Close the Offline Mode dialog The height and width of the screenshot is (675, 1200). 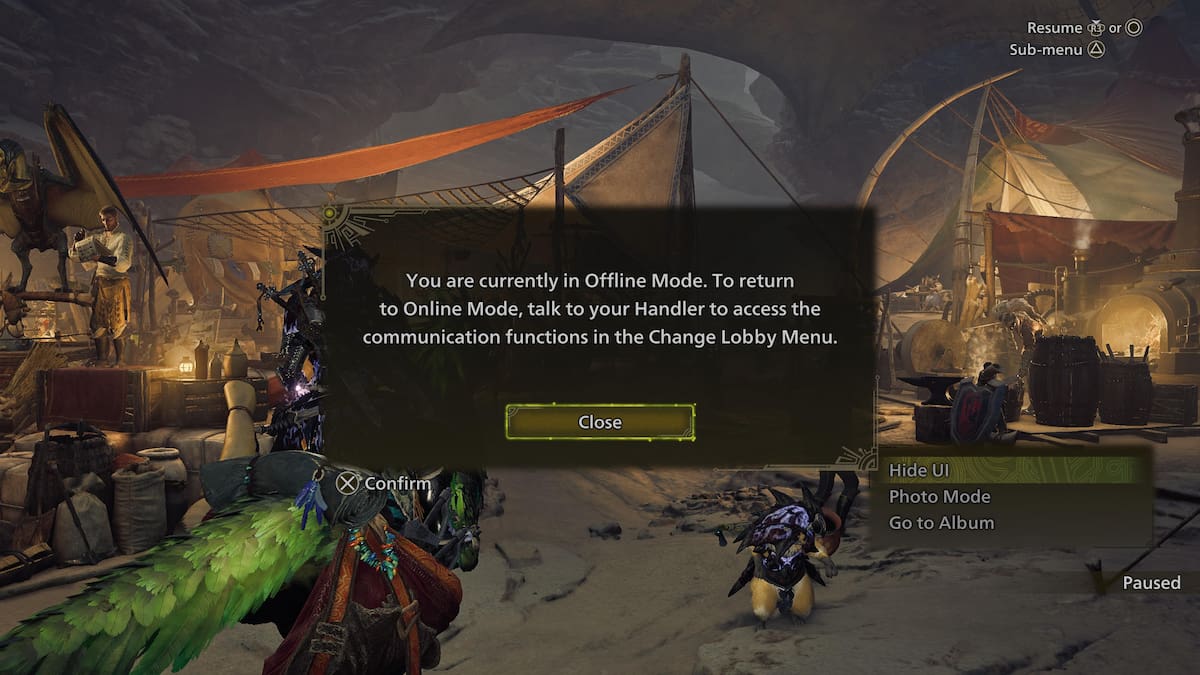tap(600, 422)
